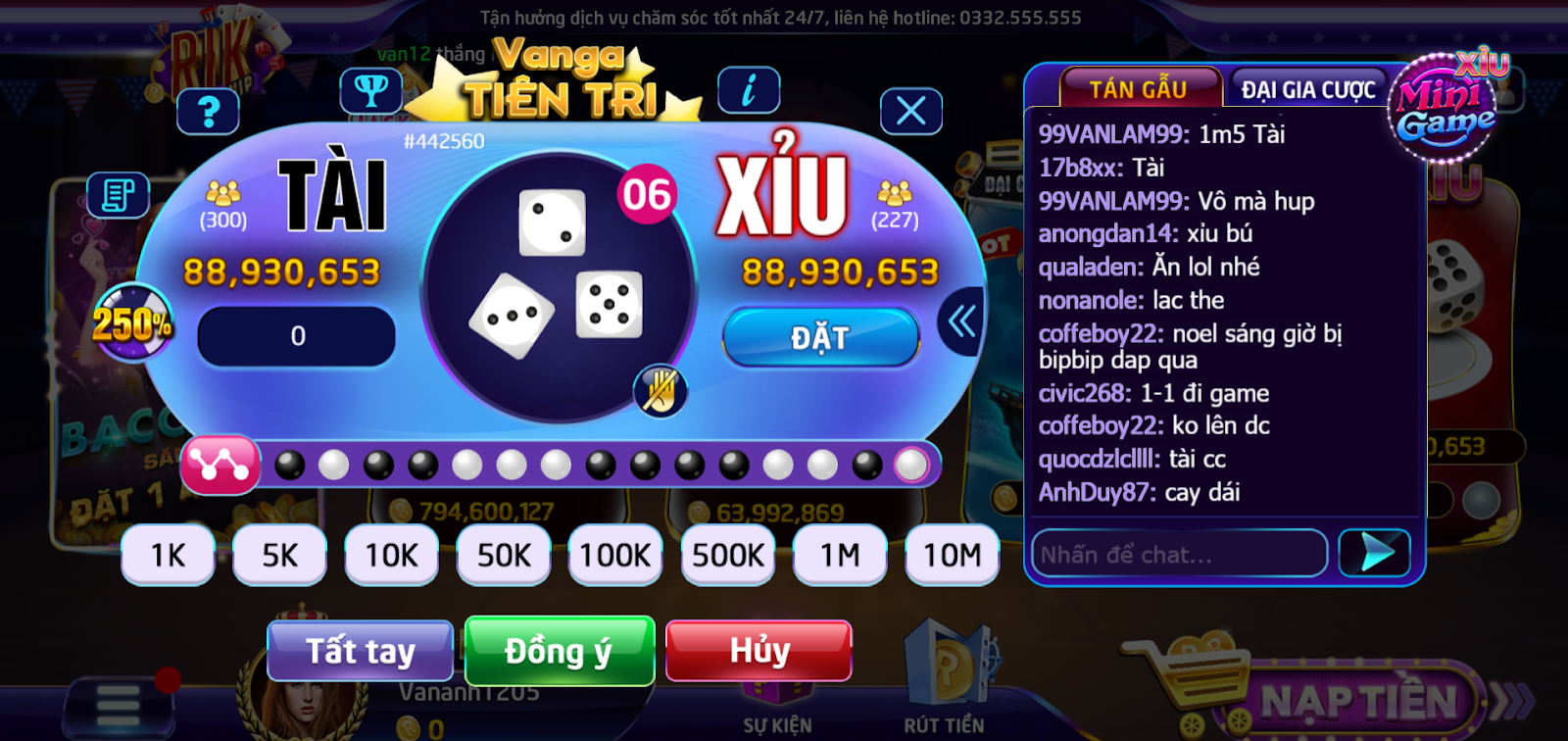The image size is (1568, 741).
Task: Confirm bet with Đồng ý
Action: point(559,651)
